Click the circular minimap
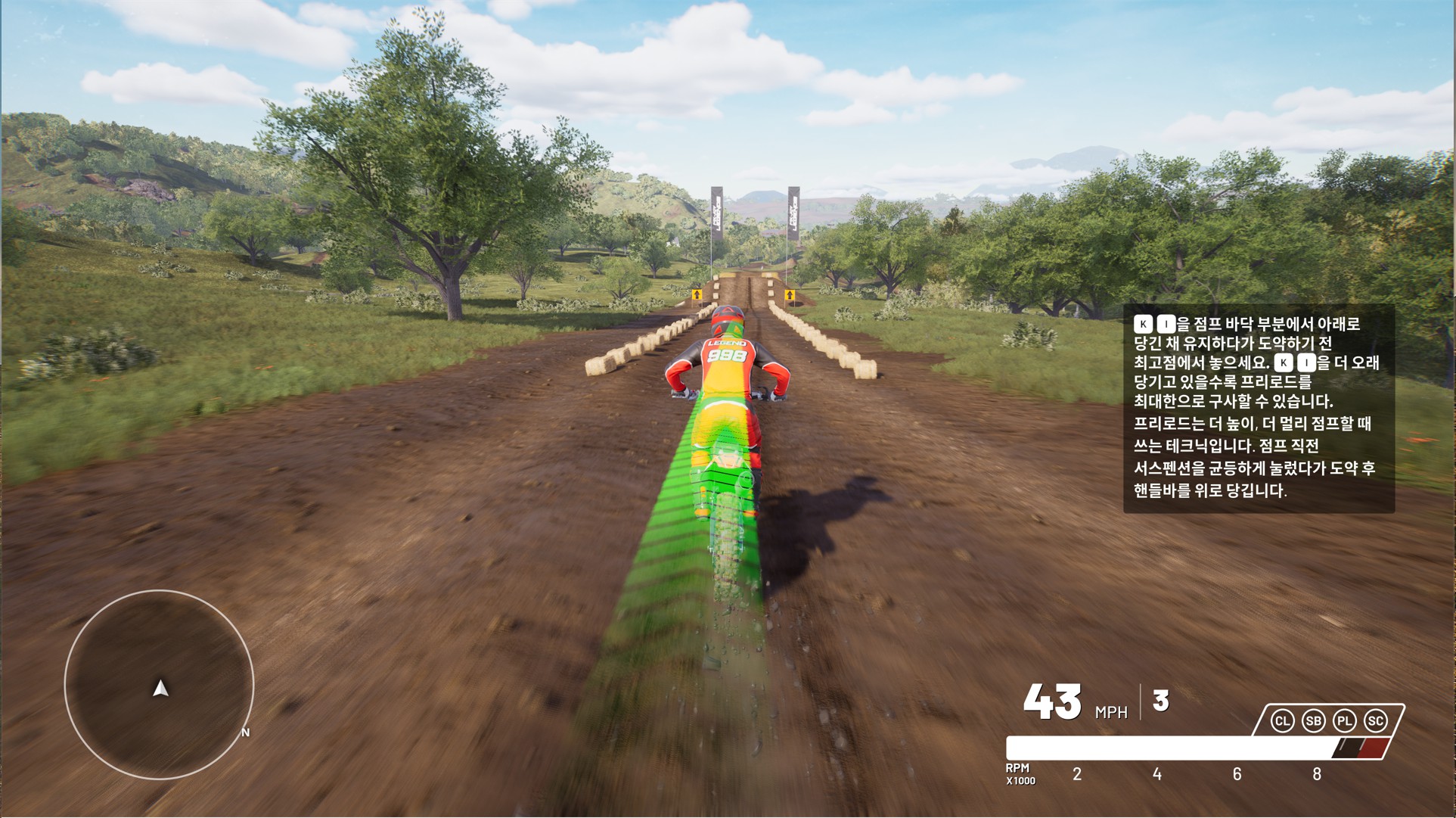This screenshot has width=1456, height=818. pyautogui.click(x=159, y=685)
